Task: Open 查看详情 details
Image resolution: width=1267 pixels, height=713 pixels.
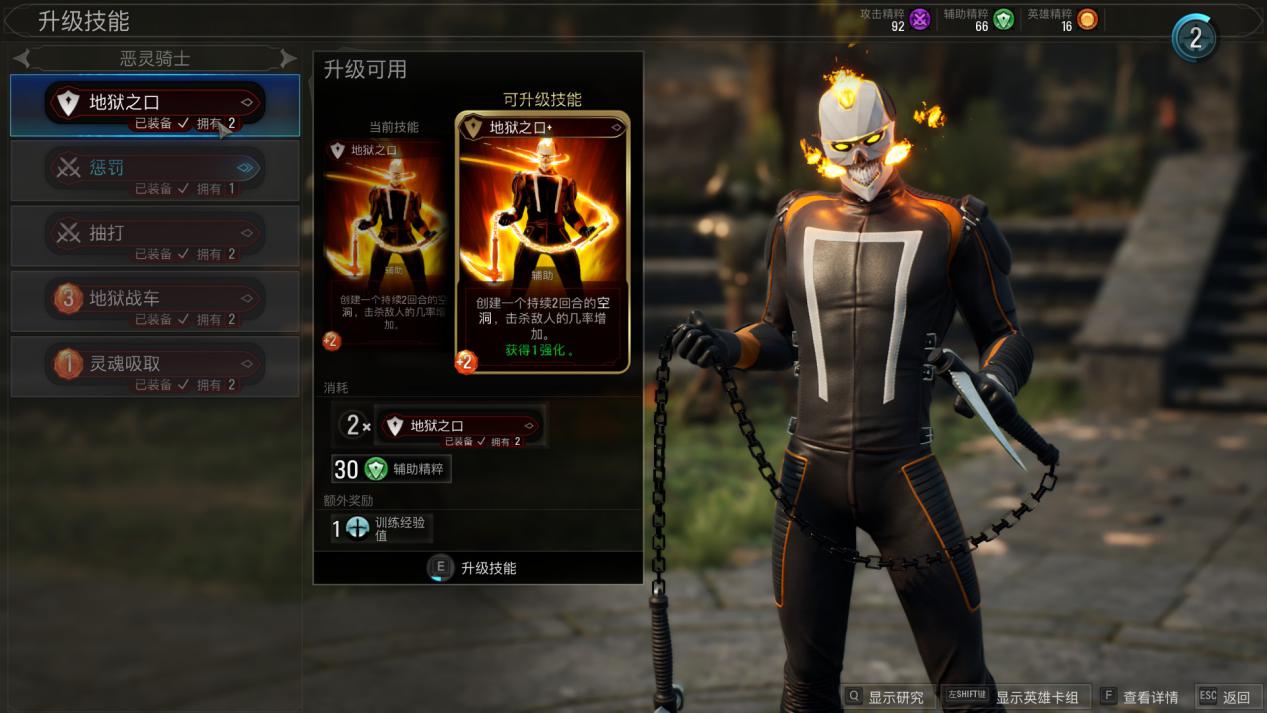Action: tap(1139, 697)
